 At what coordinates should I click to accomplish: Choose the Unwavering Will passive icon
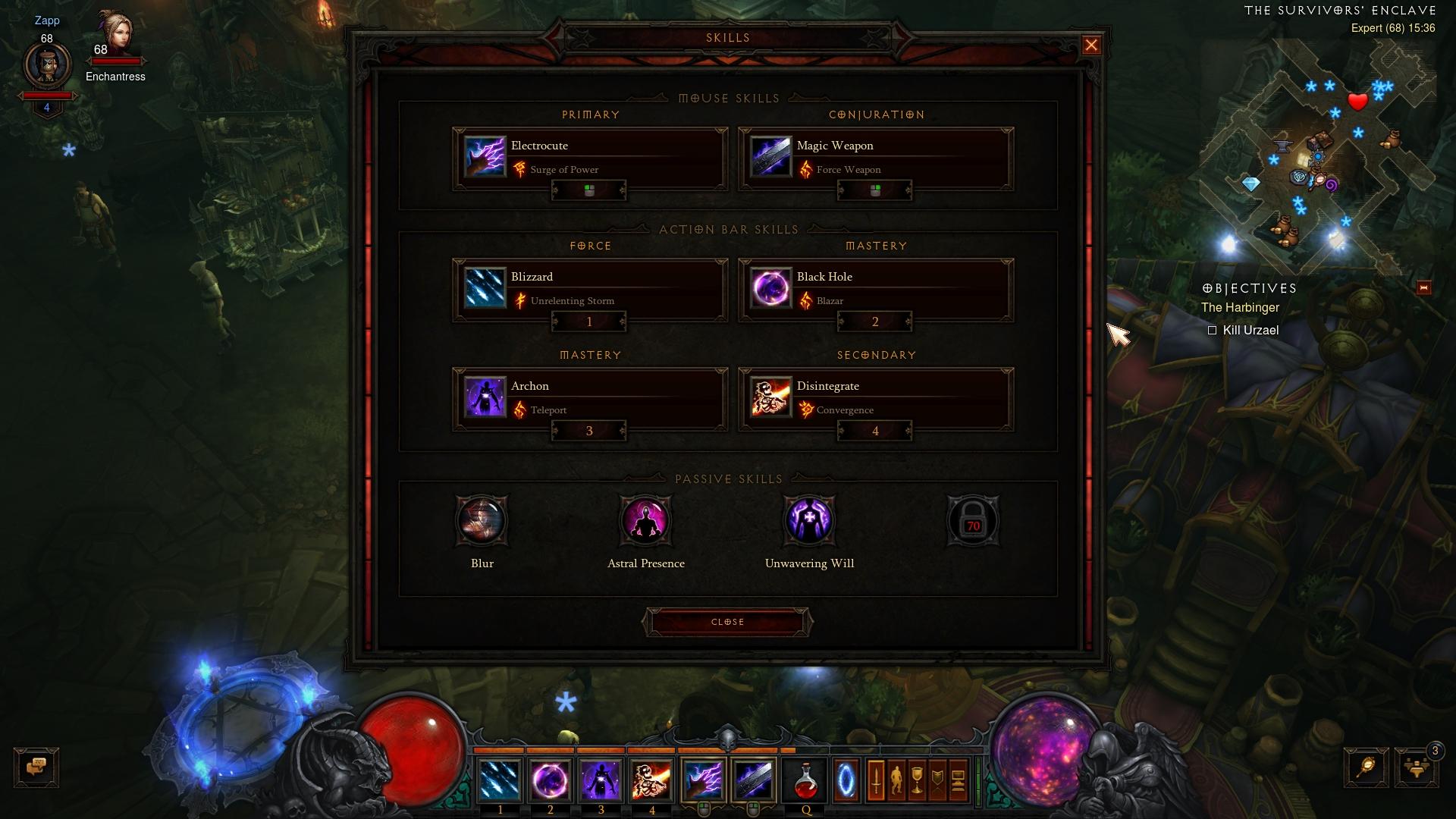809,521
